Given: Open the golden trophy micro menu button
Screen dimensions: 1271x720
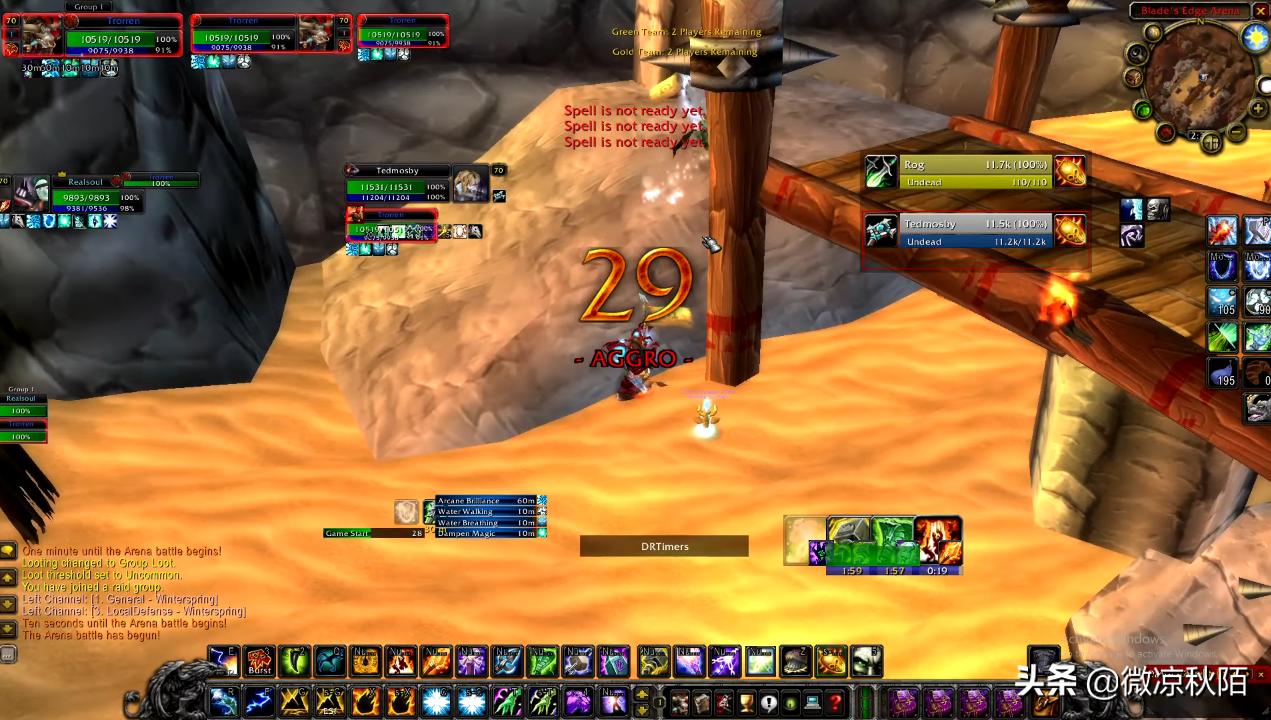Looking at the screenshot, I should [745, 702].
